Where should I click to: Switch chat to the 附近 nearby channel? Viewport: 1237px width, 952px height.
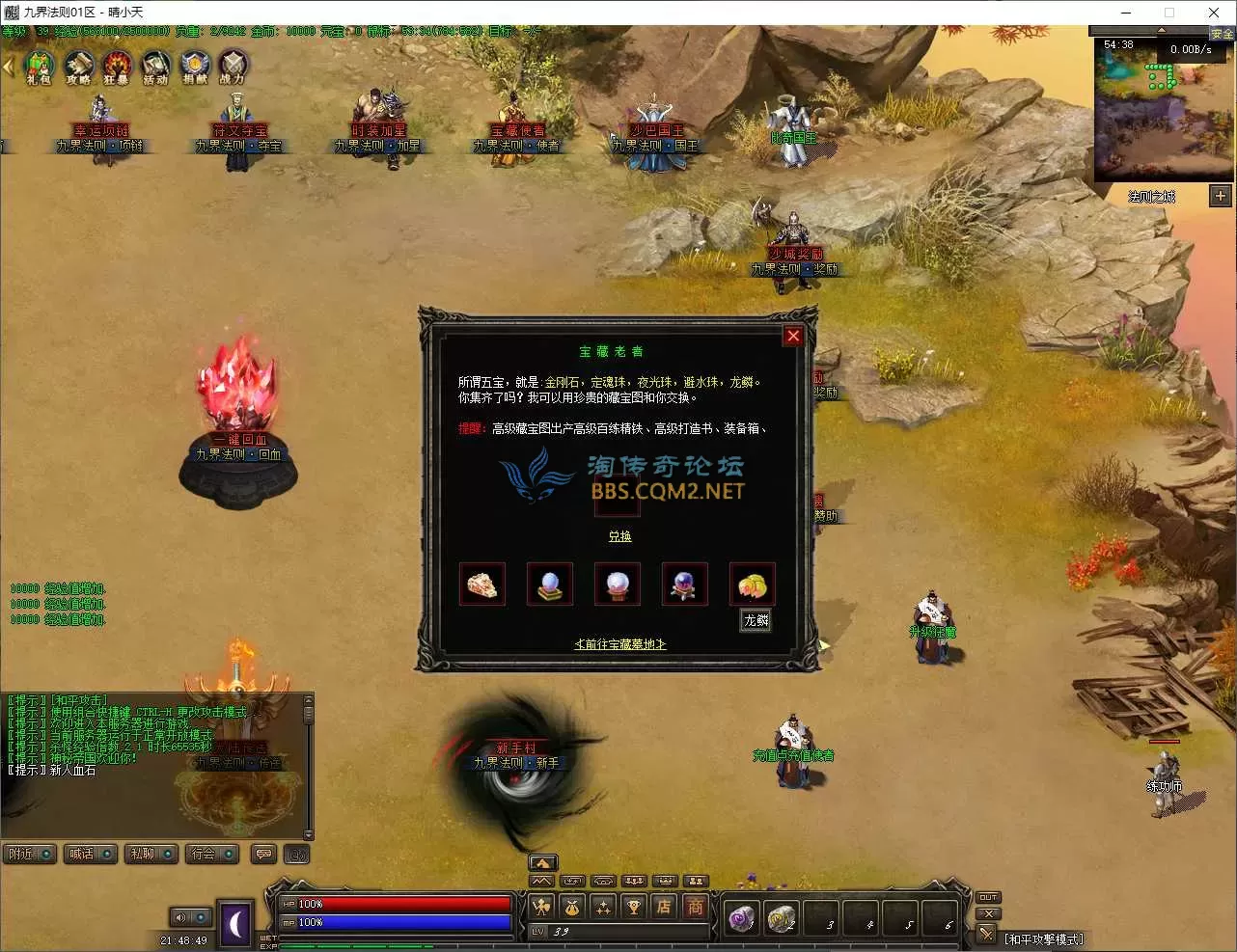[31, 854]
